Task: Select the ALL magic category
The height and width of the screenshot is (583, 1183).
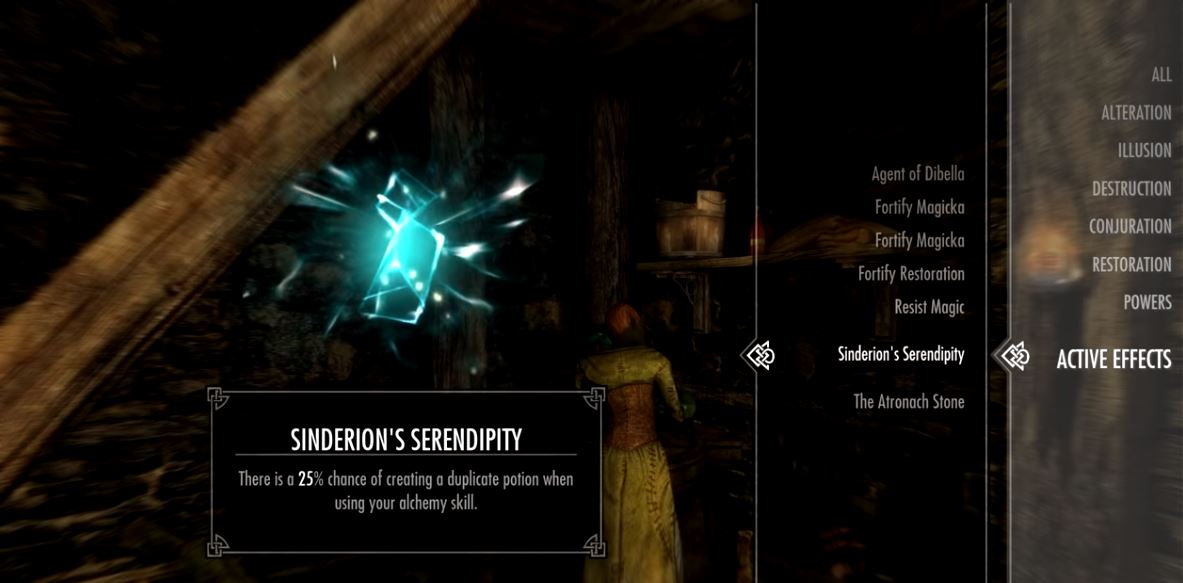Action: pos(1160,75)
